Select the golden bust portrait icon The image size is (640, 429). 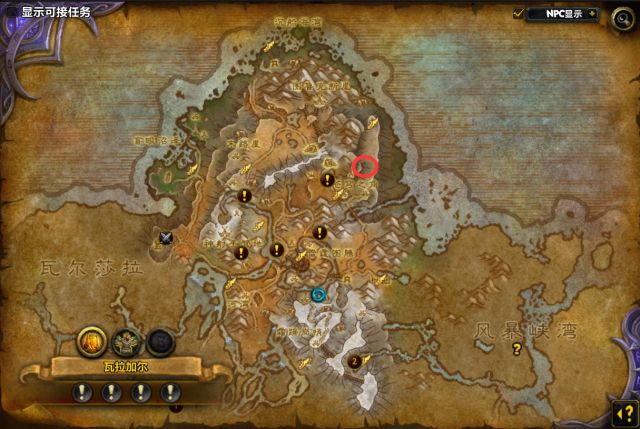[92, 343]
